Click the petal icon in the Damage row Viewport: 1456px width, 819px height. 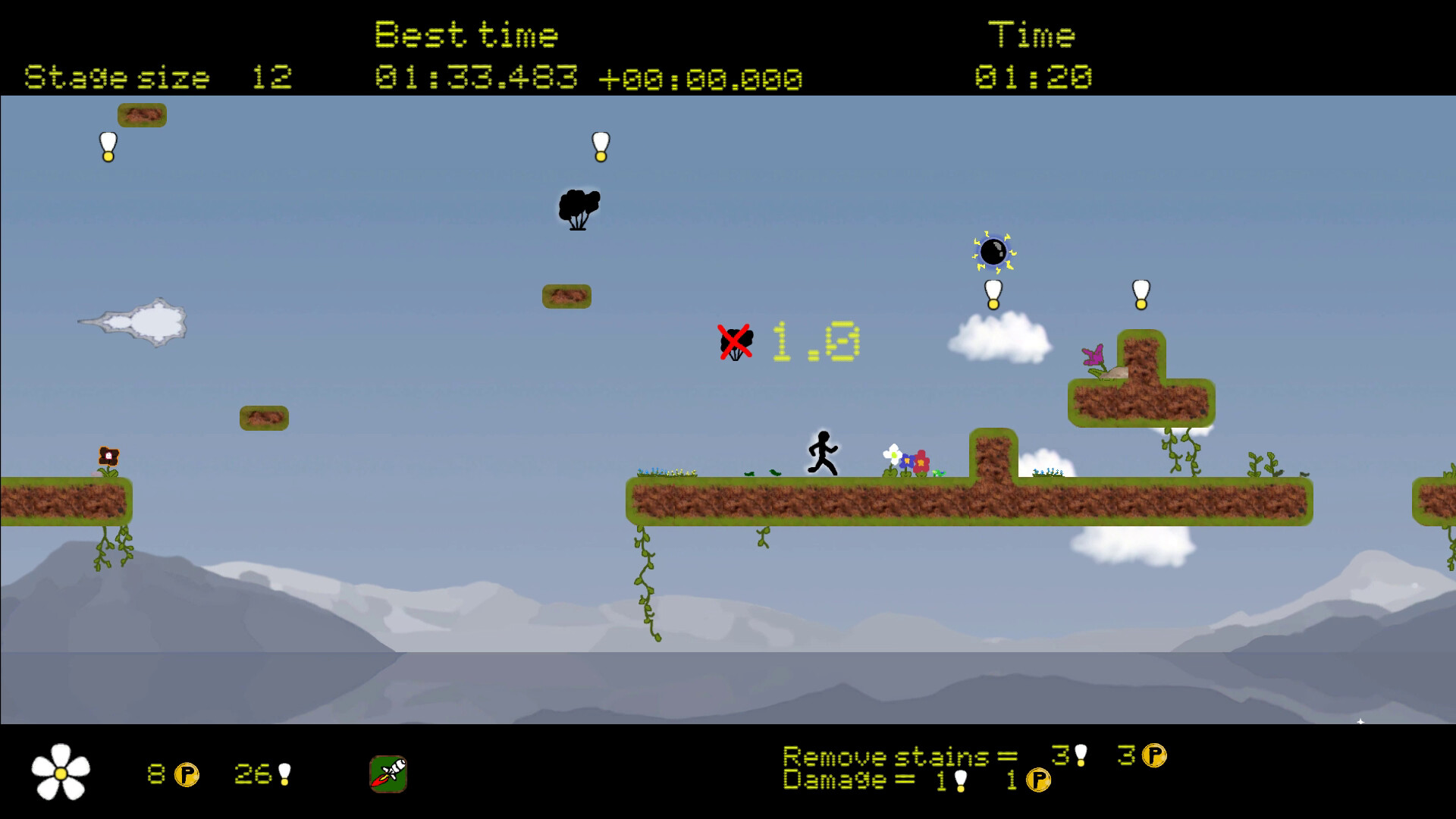click(x=959, y=780)
